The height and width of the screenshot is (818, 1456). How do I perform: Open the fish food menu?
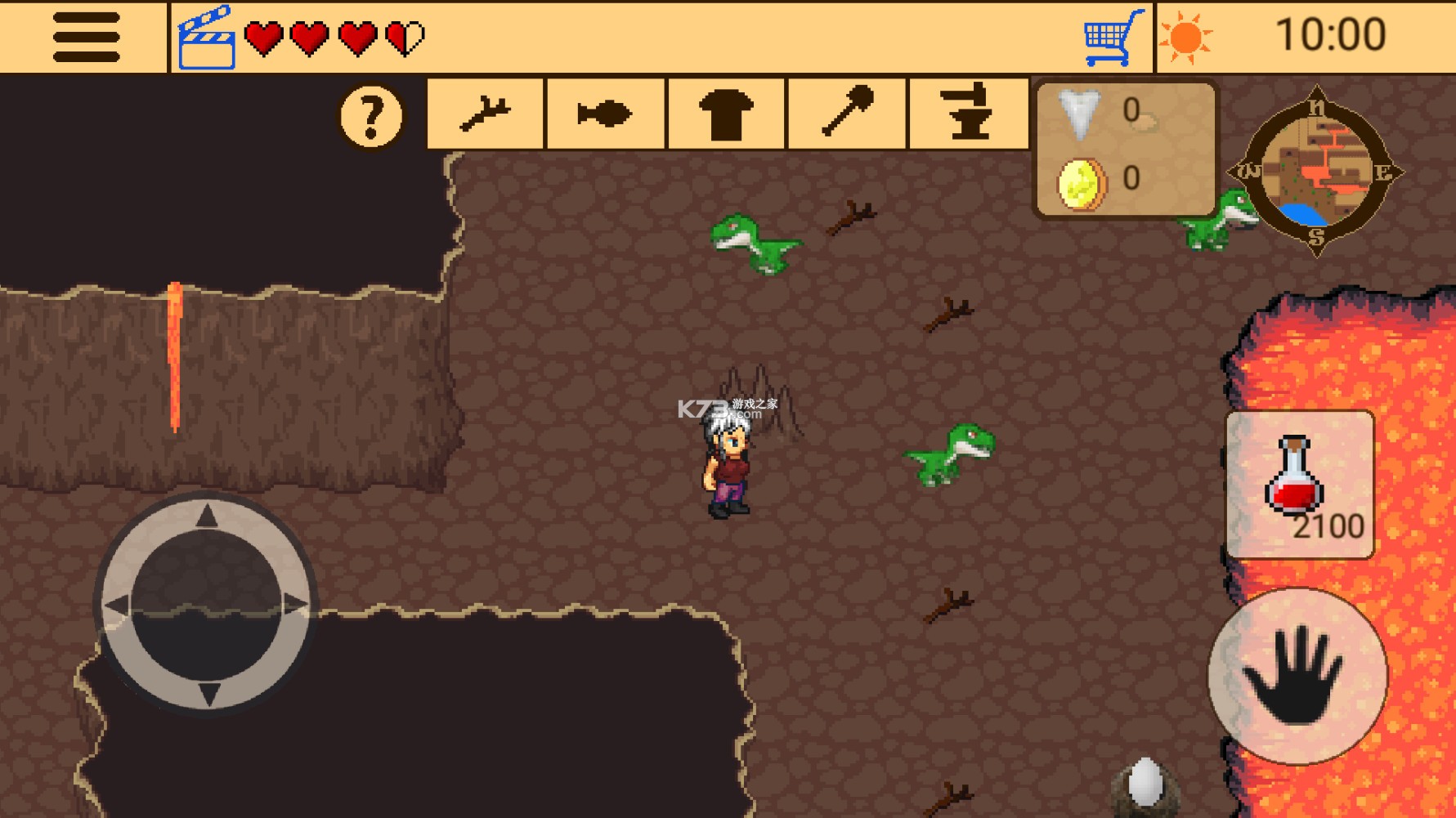point(604,114)
